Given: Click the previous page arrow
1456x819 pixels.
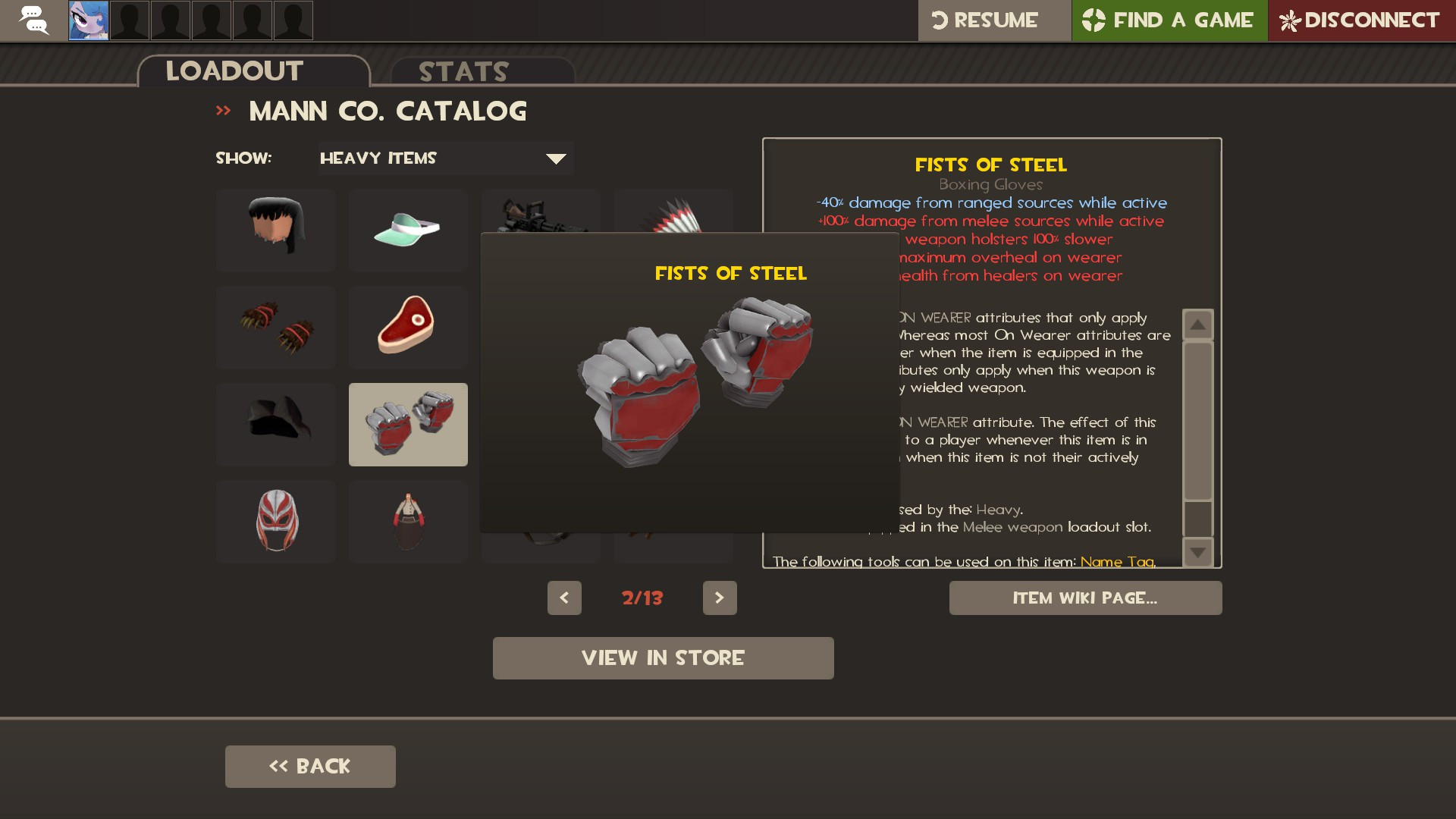Looking at the screenshot, I should tap(564, 598).
